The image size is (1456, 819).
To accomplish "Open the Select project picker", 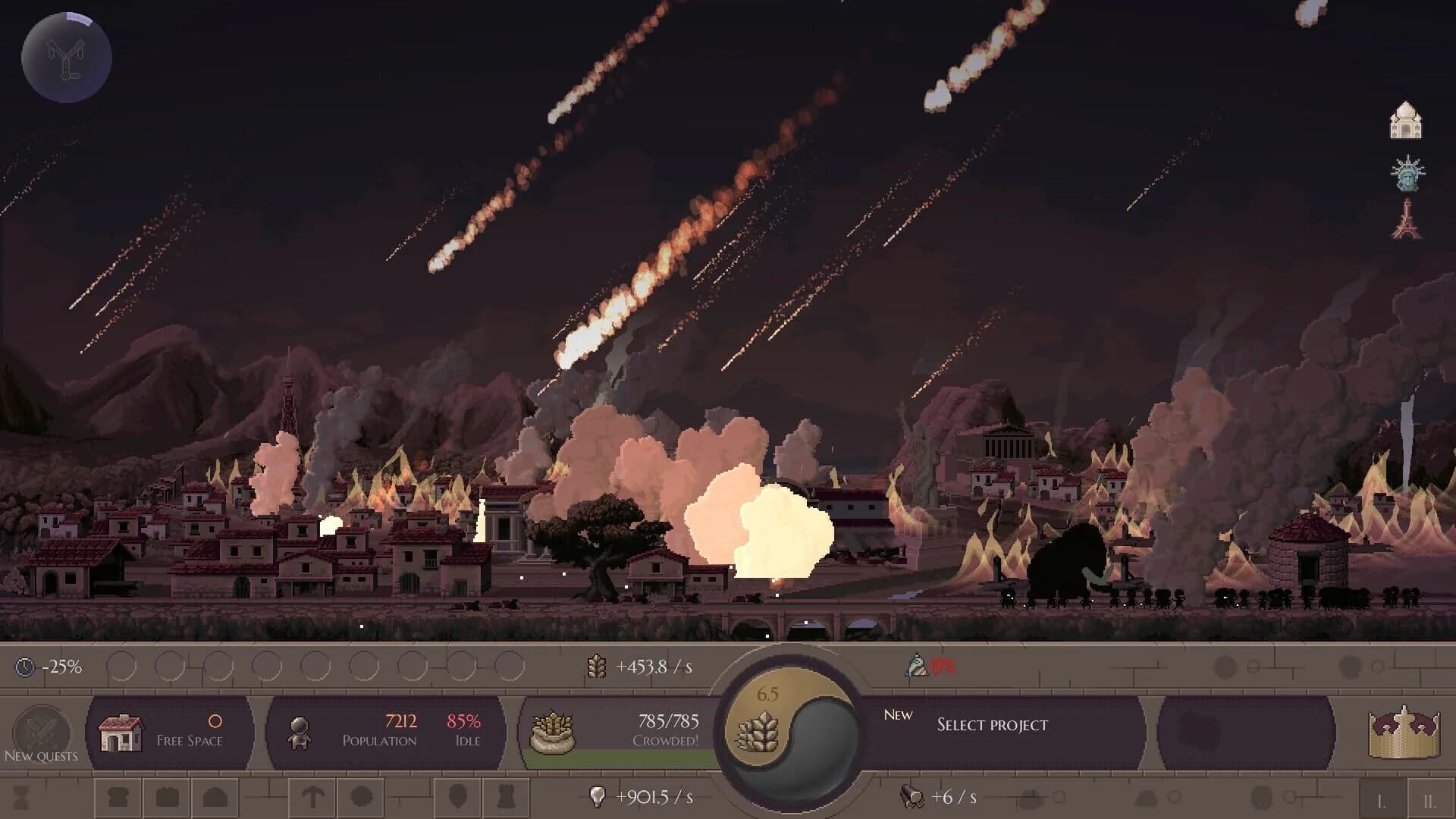I will pyautogui.click(x=990, y=725).
